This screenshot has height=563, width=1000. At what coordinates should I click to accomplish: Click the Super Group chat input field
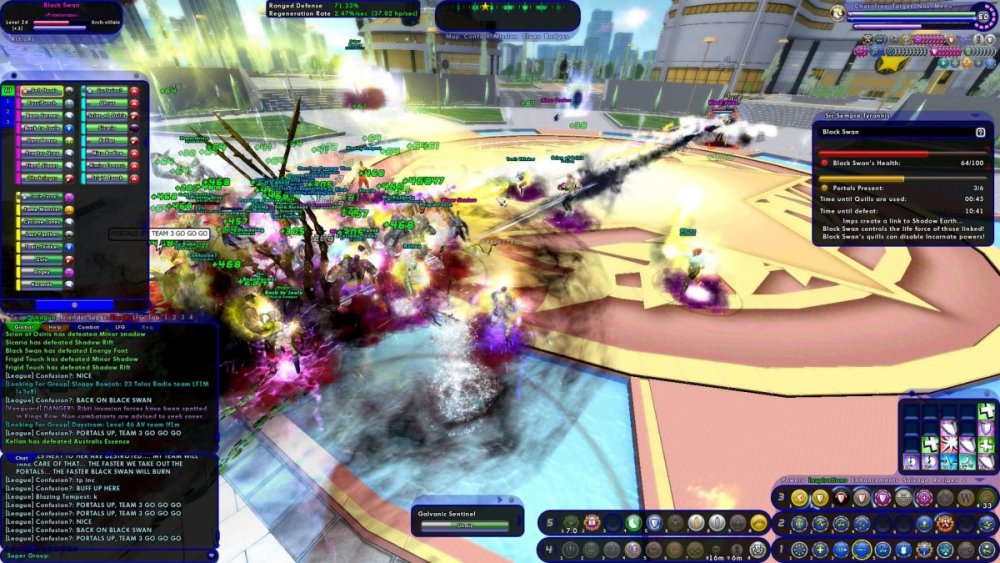click(110, 556)
